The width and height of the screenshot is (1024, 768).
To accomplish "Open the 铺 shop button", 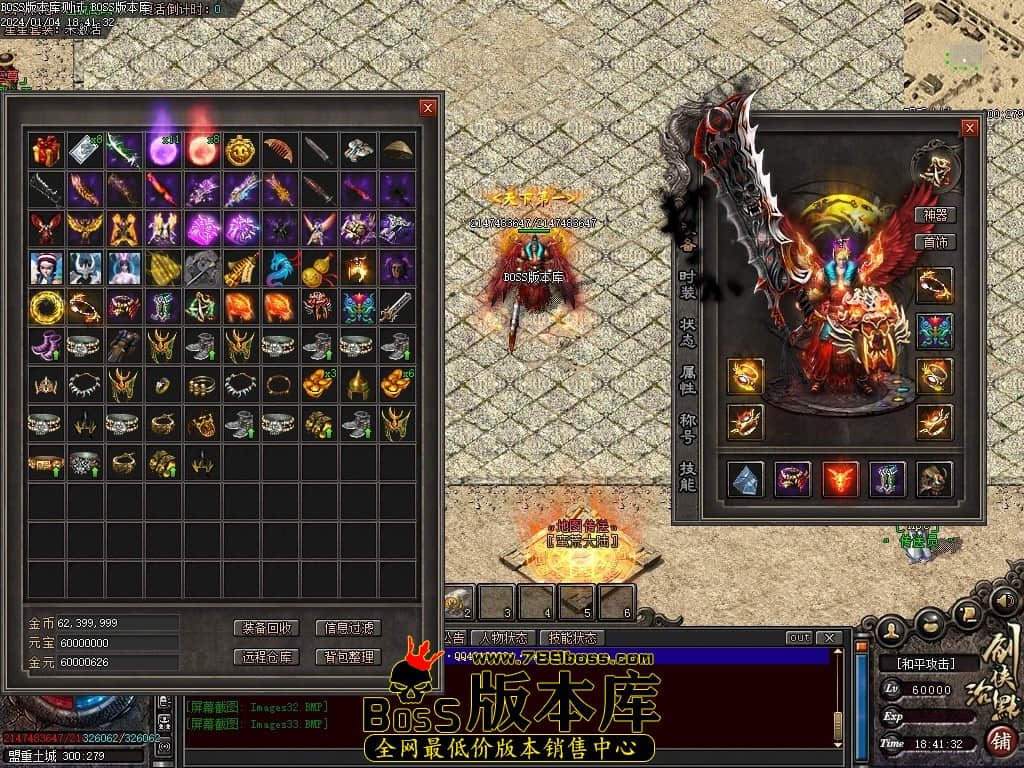I will pos(998,741).
